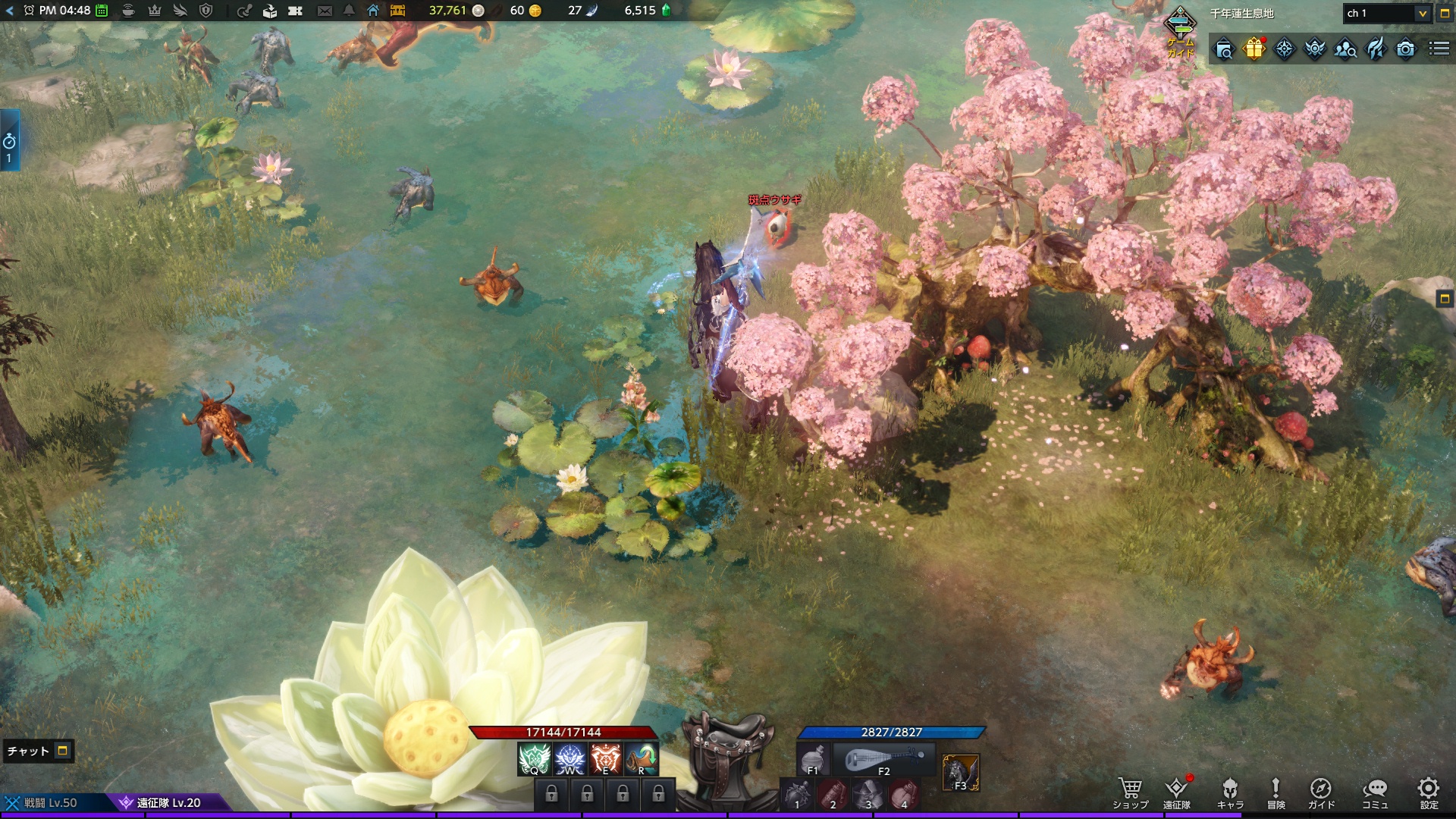Open the 冒険 adventure menu
Screen dimensions: 1456x819
pyautogui.click(x=1276, y=792)
